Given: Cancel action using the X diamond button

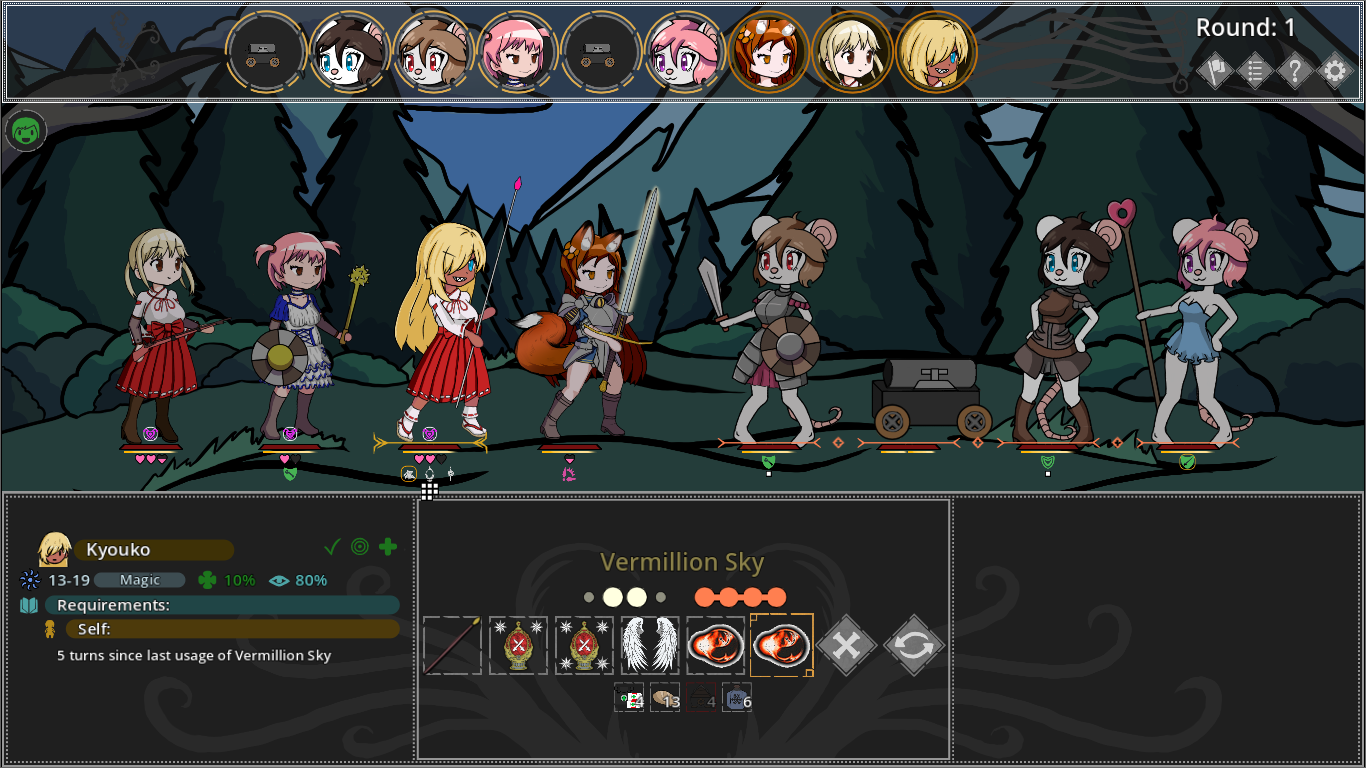Looking at the screenshot, I should tap(846, 644).
